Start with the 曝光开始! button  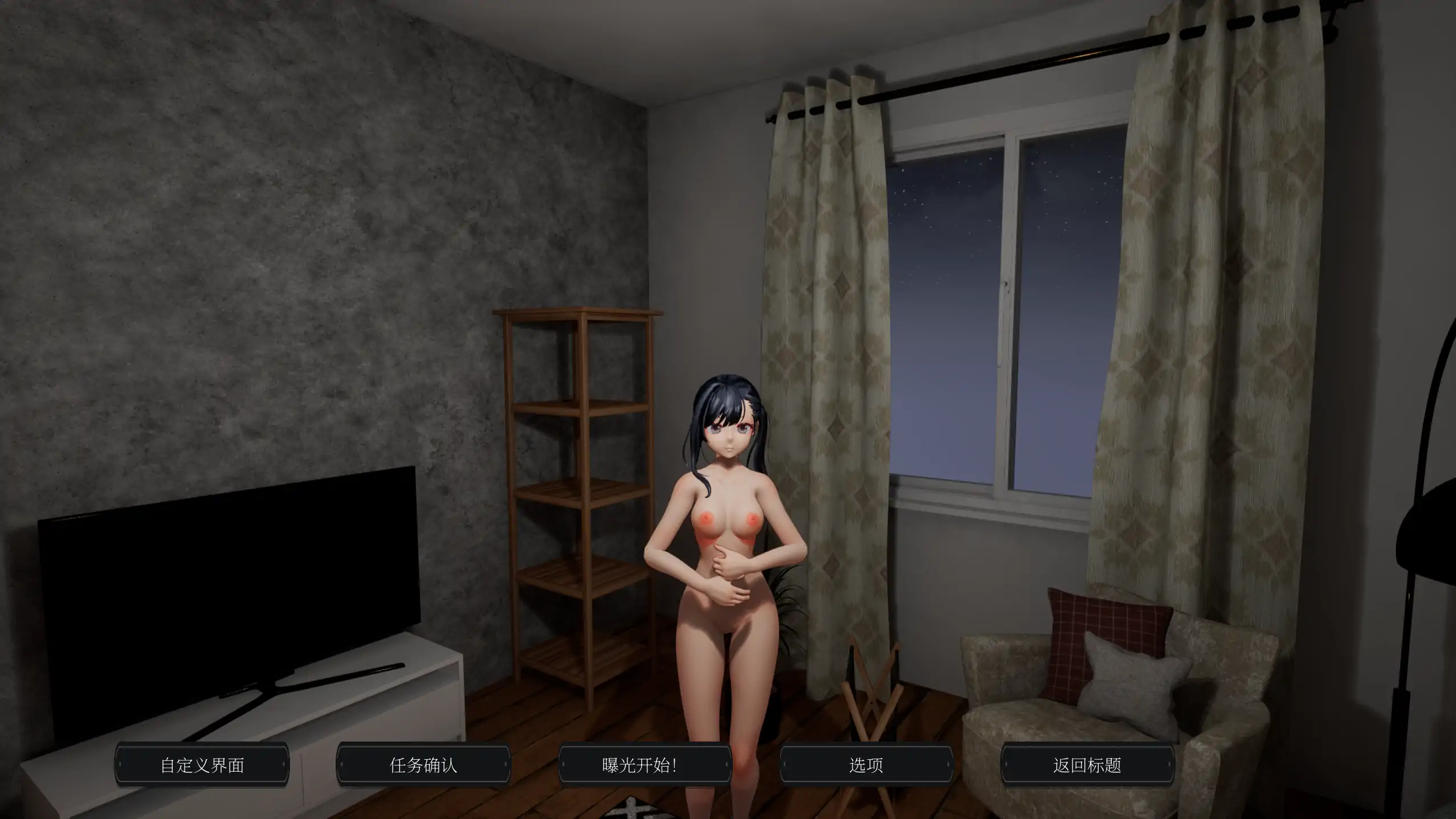(645, 765)
